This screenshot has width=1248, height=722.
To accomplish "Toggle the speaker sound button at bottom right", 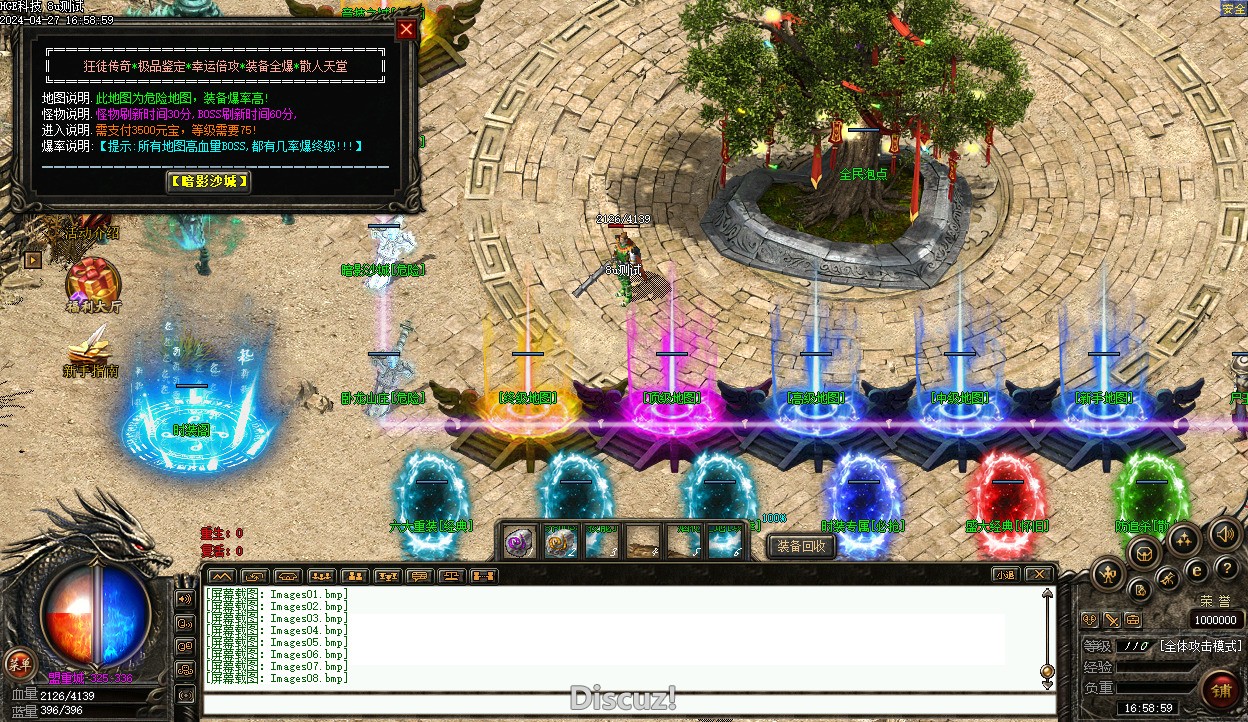I will (x=1225, y=534).
